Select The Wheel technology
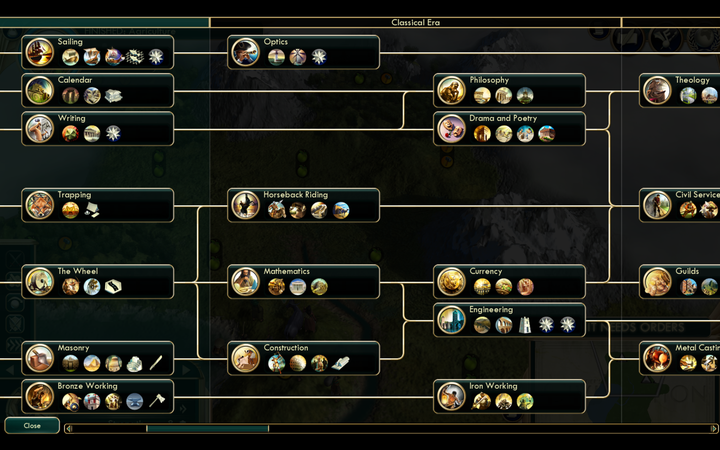720x450 pixels. click(98, 281)
